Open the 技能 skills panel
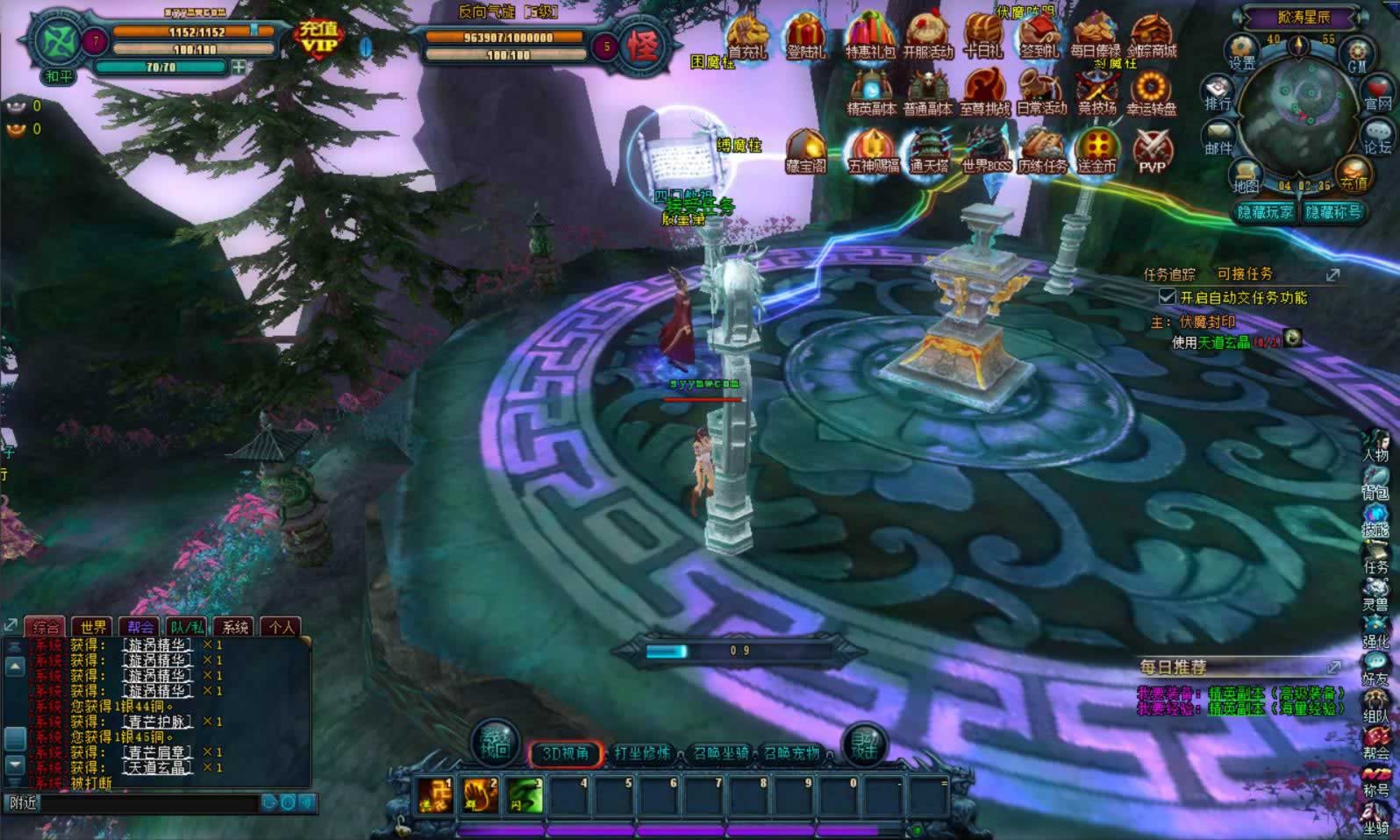Image resolution: width=1400 pixels, height=840 pixels. coord(1375,521)
